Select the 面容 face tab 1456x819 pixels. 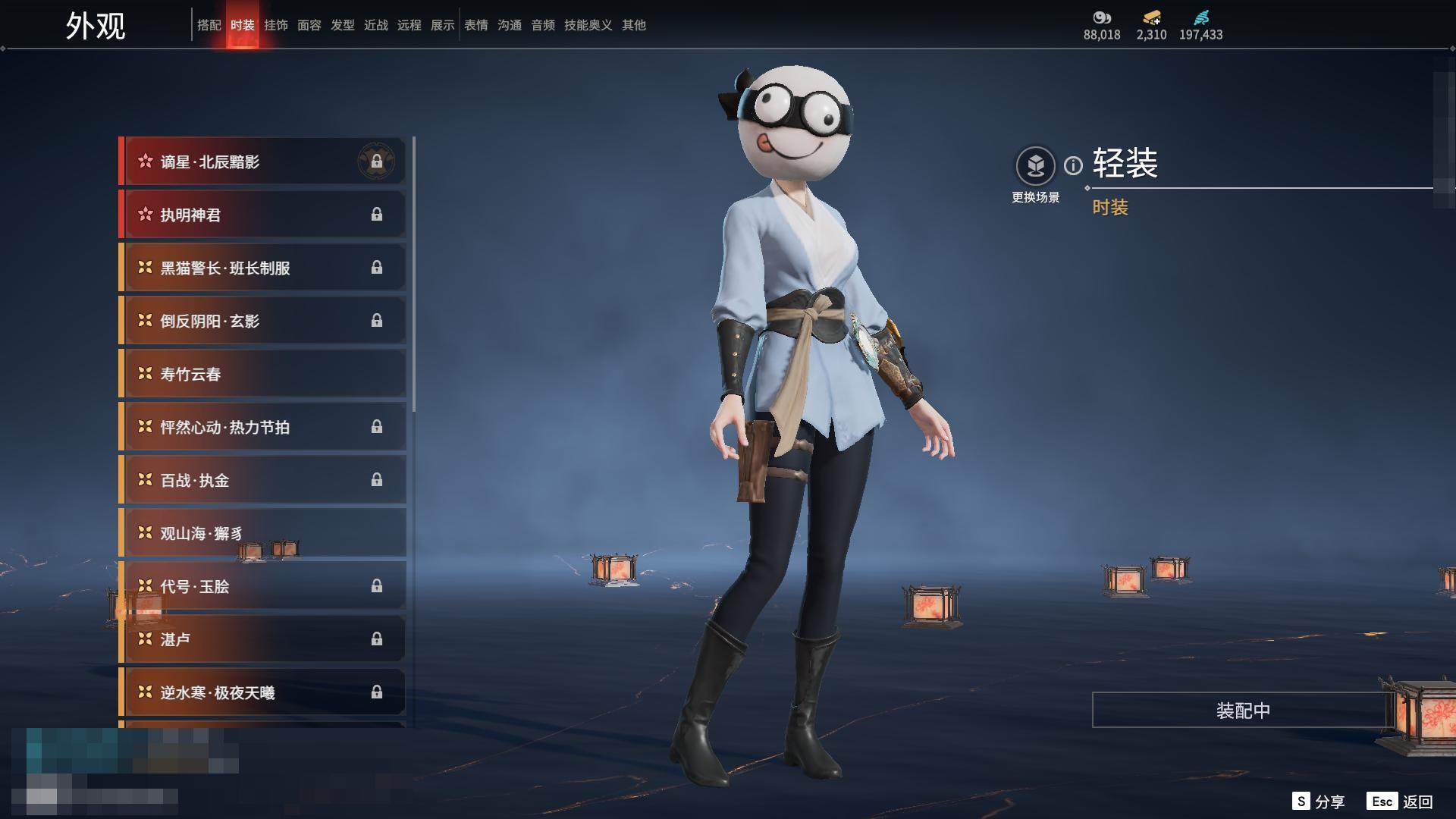tap(309, 25)
